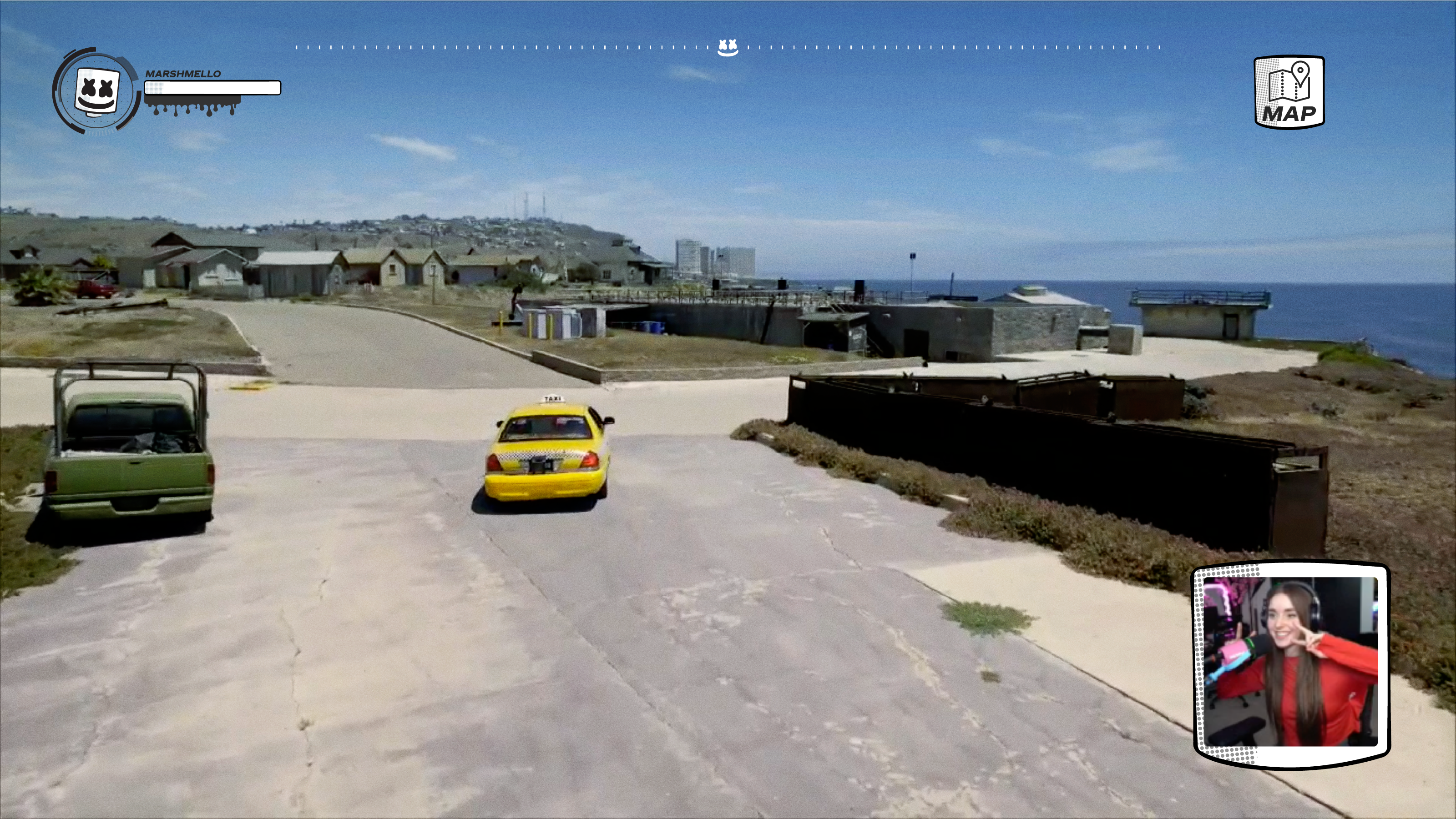This screenshot has height=819, width=1456.
Task: Click the Marshmello head compass marker
Action: tap(728, 47)
